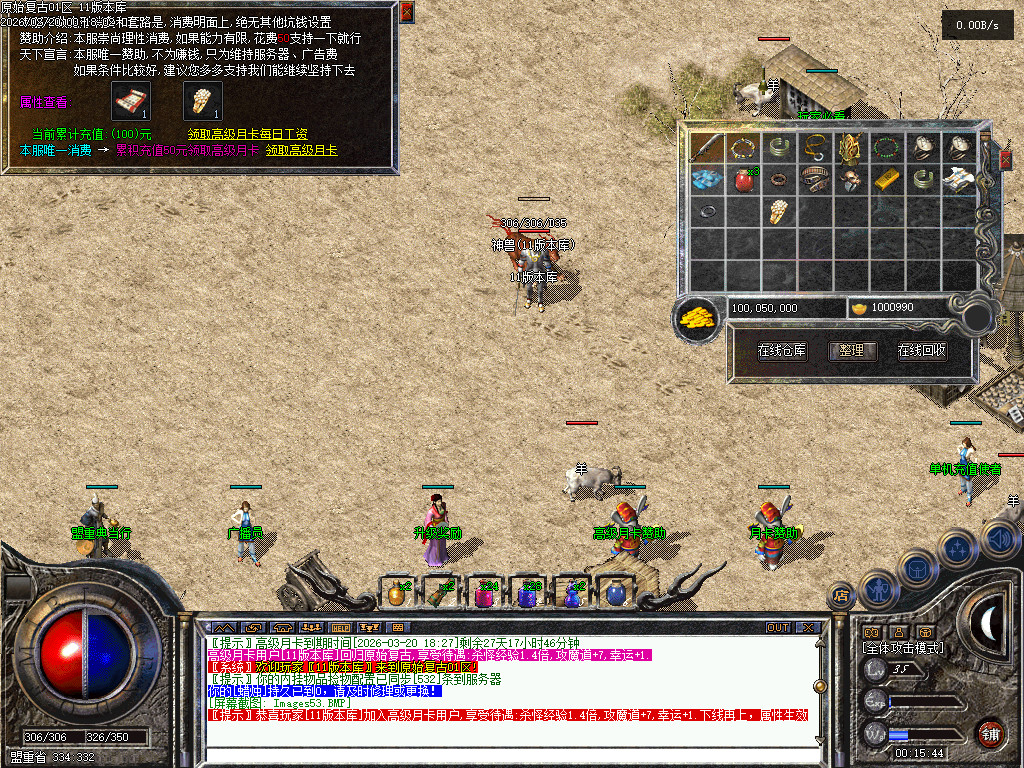Select the blue gemstone pile in the bag

tap(707, 180)
